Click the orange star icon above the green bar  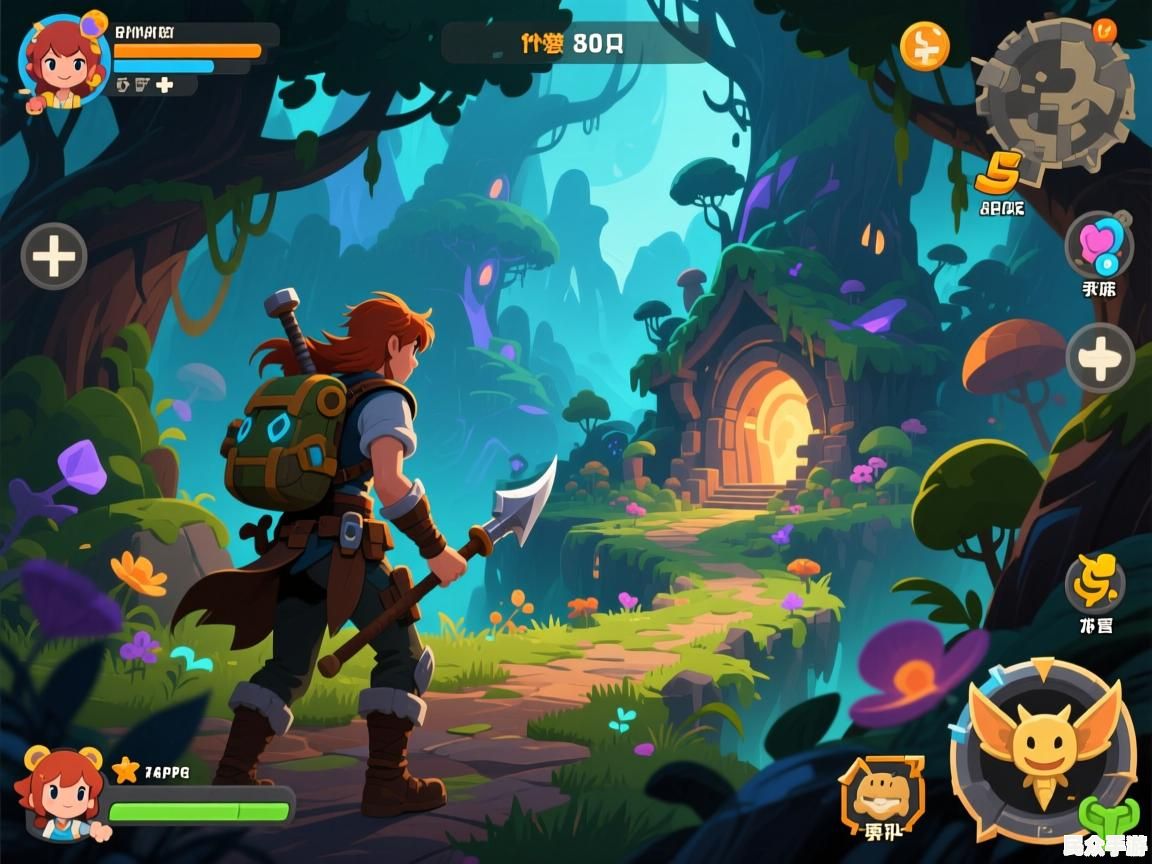(x=126, y=769)
